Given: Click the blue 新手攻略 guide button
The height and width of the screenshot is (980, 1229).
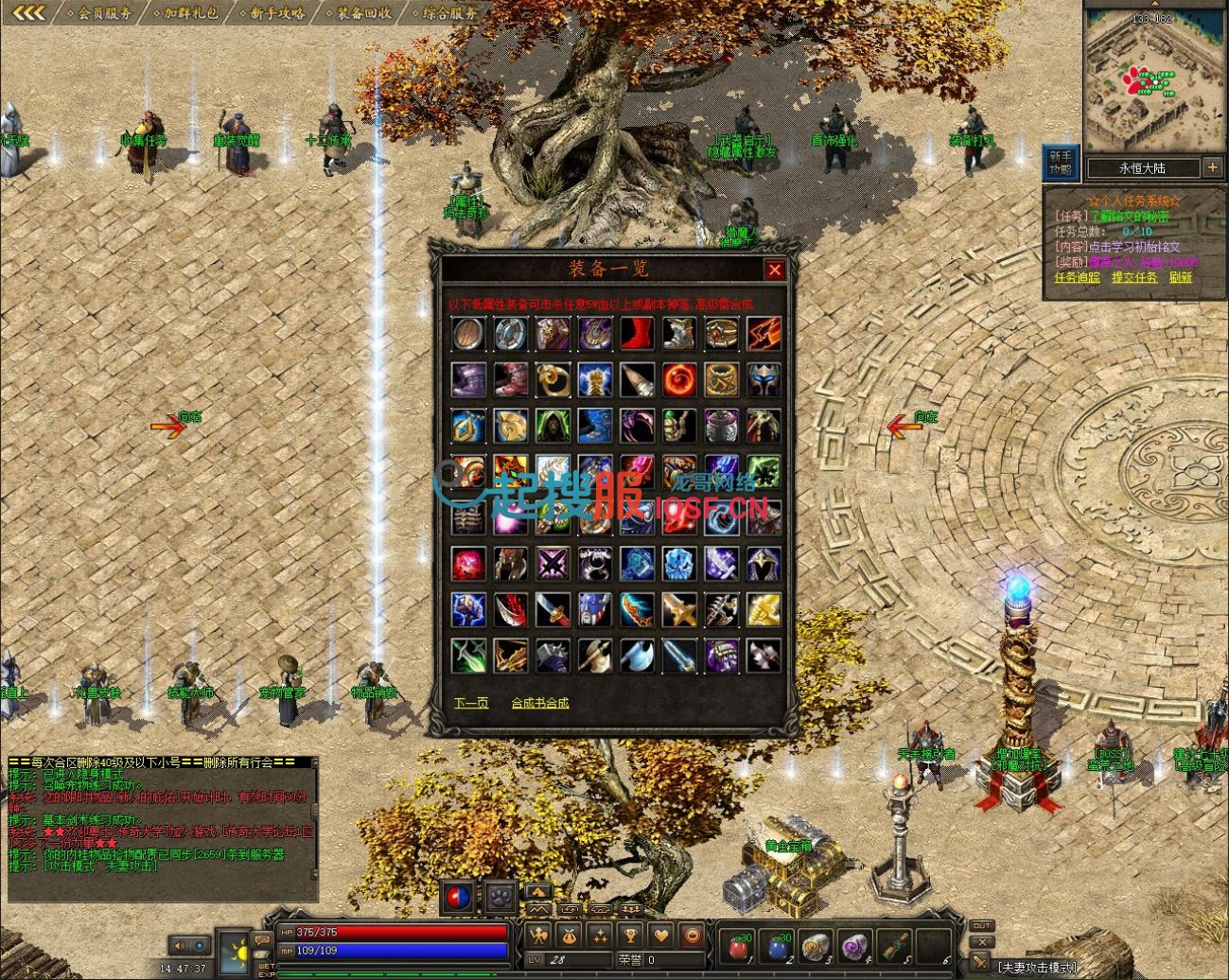Looking at the screenshot, I should pos(1060,163).
